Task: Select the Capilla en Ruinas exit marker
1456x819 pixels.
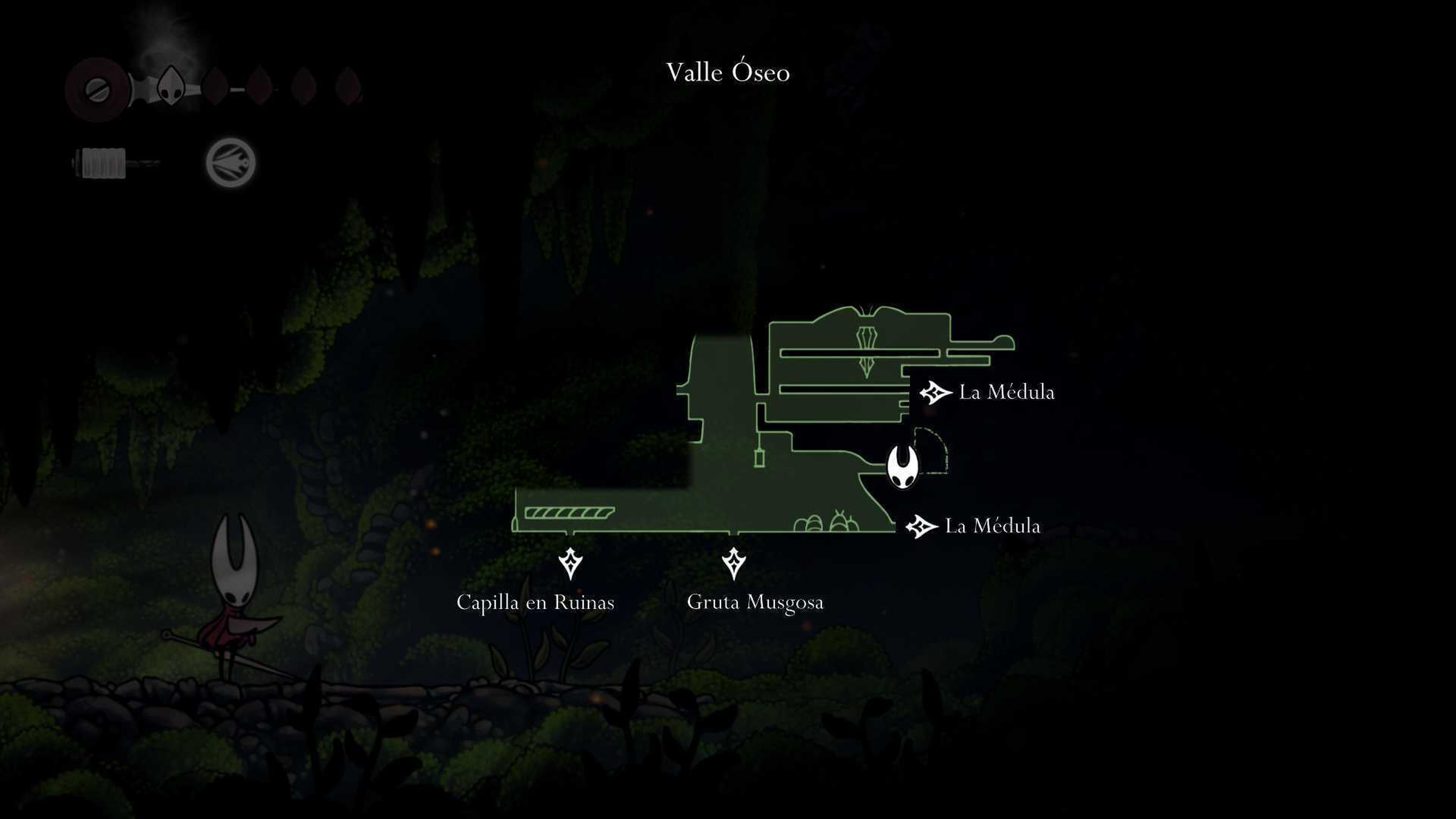Action: pos(570,563)
